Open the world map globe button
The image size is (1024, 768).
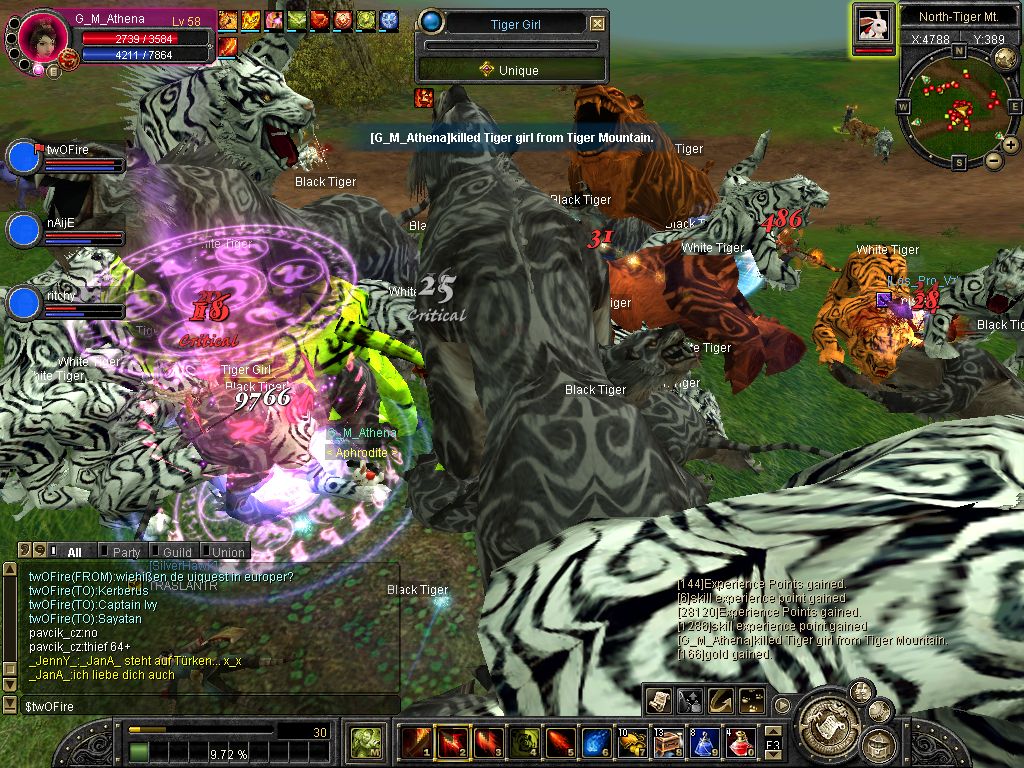(x=1005, y=58)
